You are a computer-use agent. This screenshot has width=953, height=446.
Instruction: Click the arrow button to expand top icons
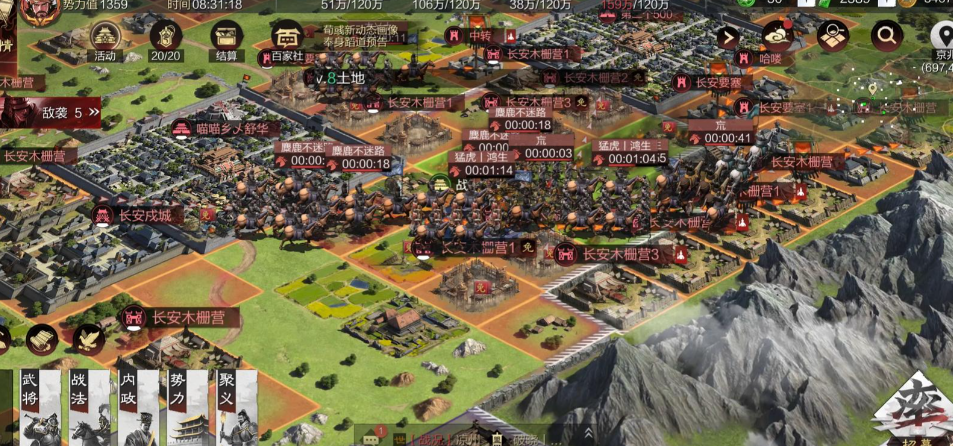coord(730,38)
